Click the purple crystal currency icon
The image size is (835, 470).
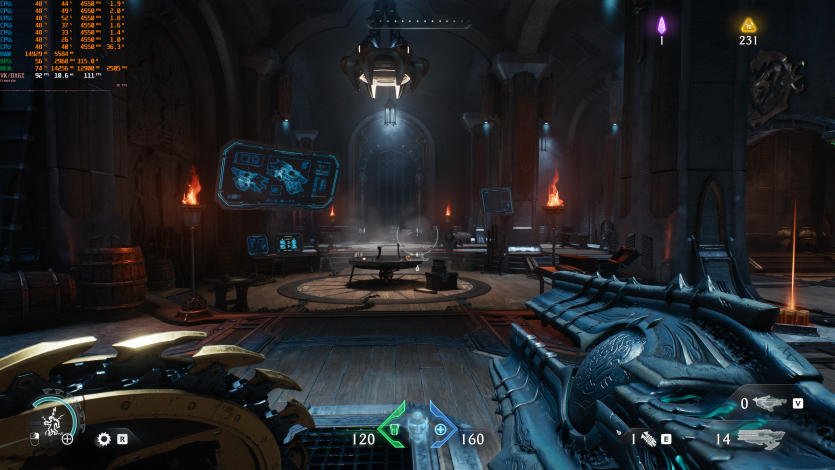coord(661,25)
